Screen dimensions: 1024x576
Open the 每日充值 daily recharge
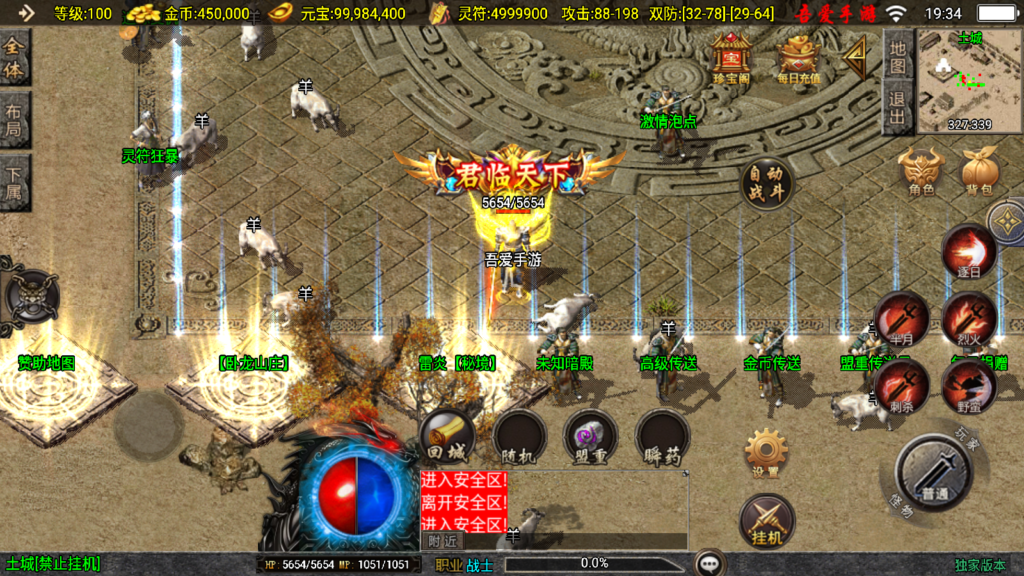[798, 56]
